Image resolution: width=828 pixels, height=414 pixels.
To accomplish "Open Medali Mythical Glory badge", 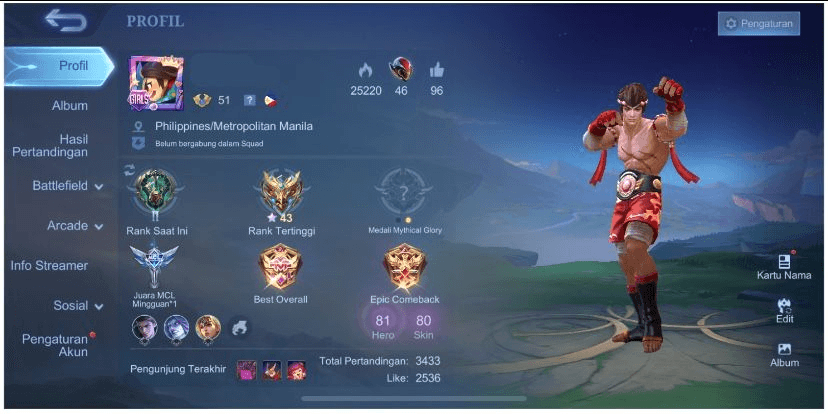I will coord(404,193).
